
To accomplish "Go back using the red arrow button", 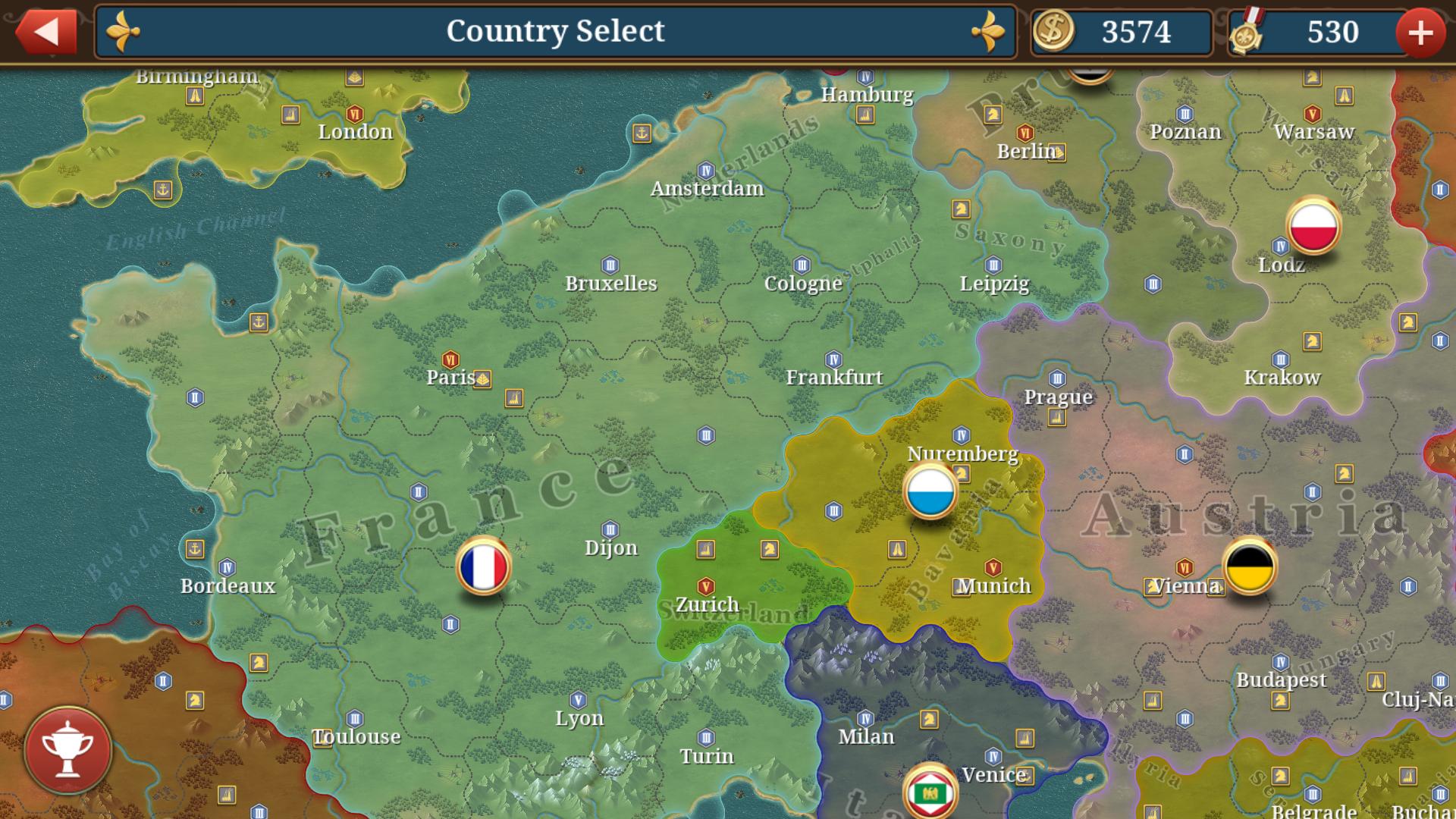I will (x=45, y=32).
